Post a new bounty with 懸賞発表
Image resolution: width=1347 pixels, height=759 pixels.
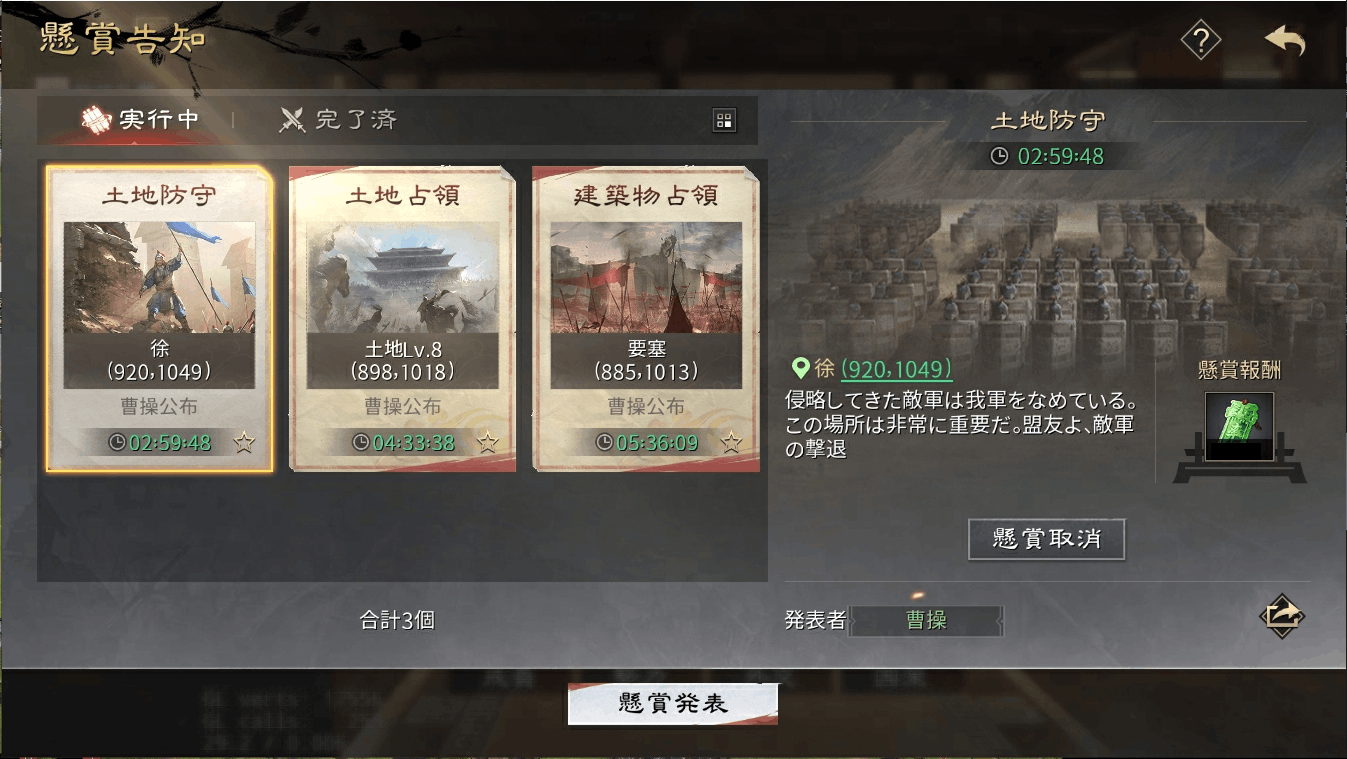672,704
